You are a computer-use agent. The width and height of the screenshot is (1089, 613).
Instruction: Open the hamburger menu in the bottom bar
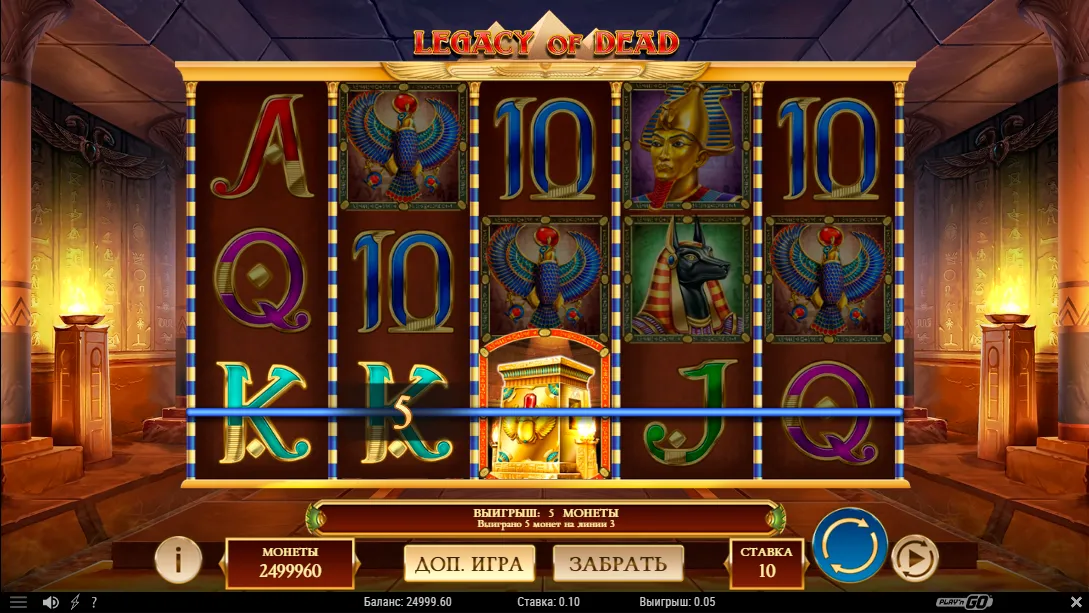tap(18, 602)
